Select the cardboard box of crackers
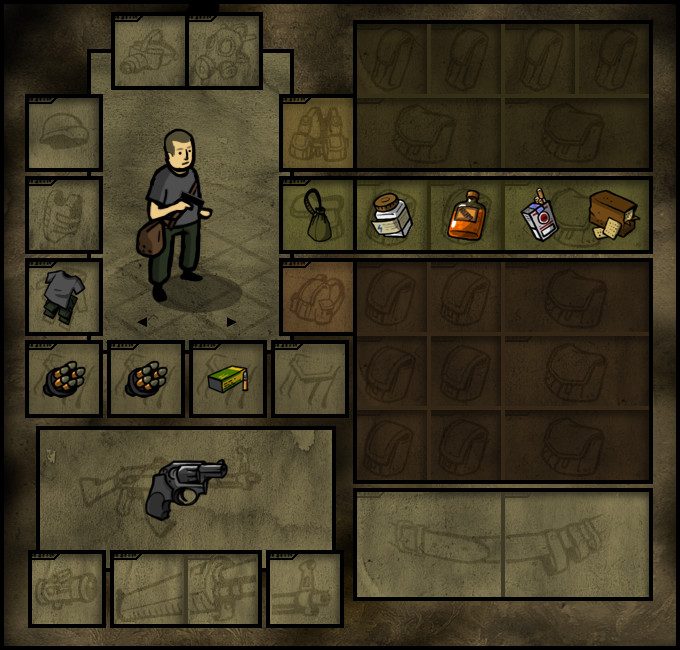This screenshot has height=650, width=680. (x=612, y=215)
